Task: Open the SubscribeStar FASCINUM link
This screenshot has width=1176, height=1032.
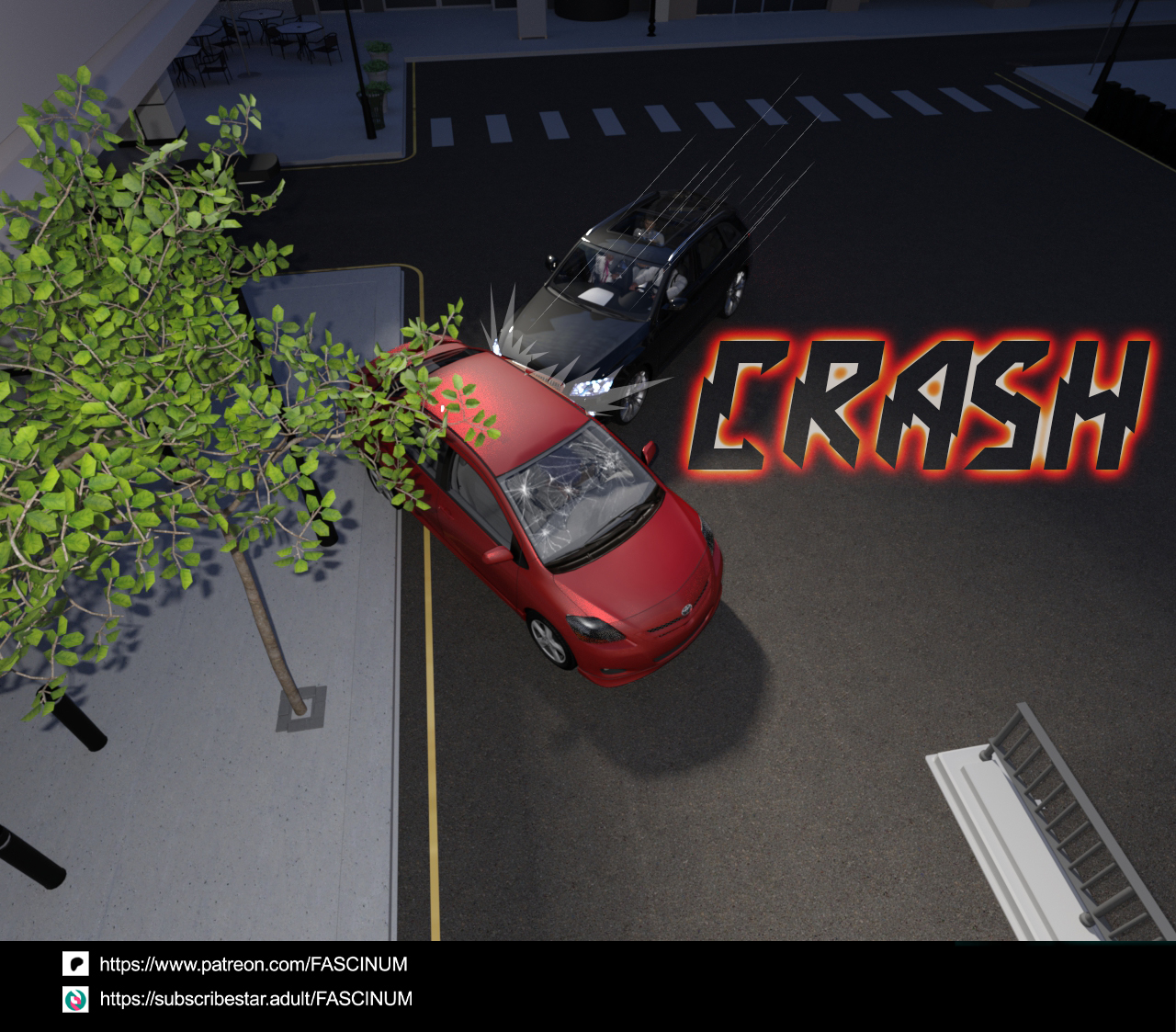Action: (255, 999)
